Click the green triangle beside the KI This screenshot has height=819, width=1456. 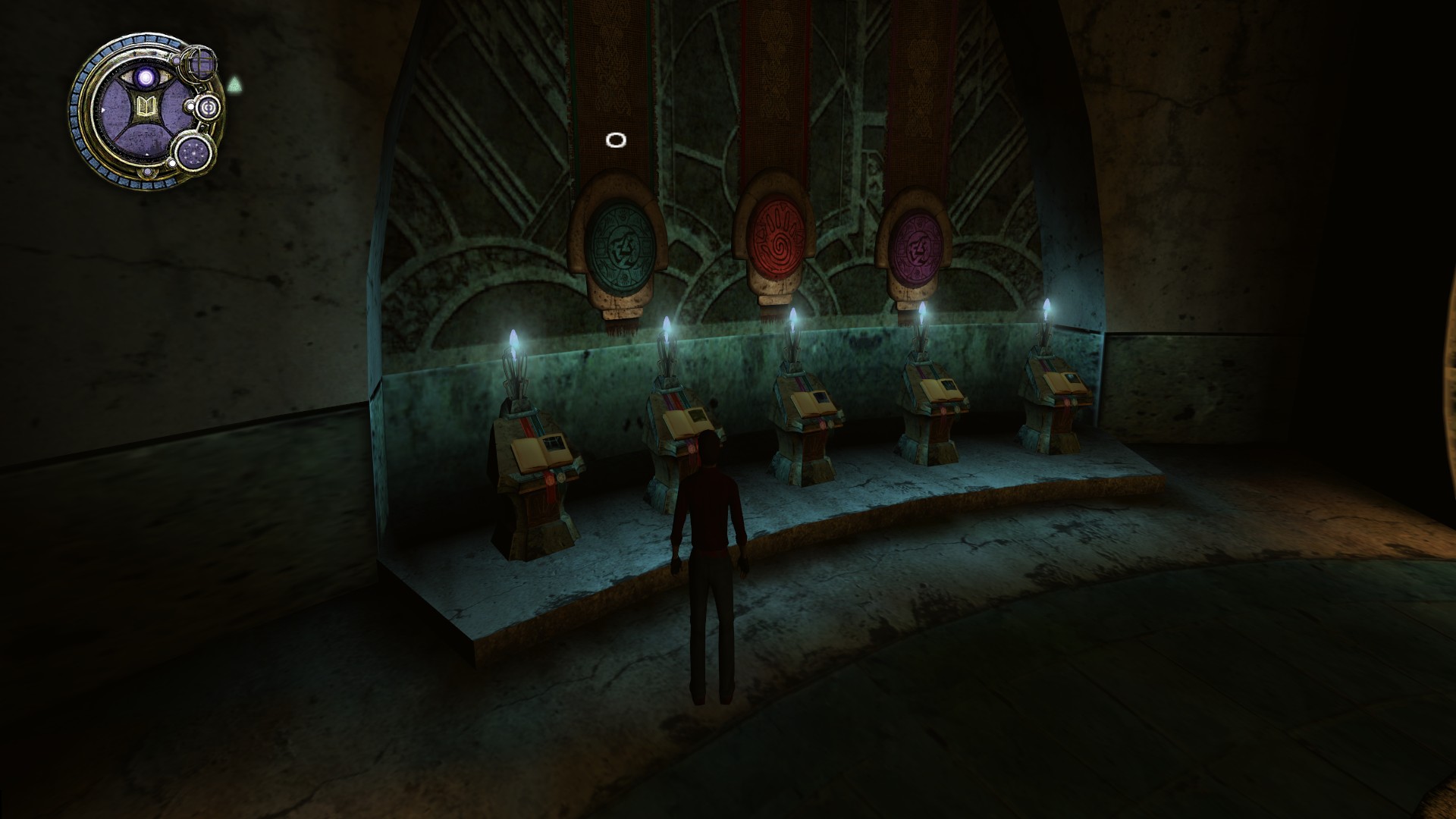click(x=234, y=83)
